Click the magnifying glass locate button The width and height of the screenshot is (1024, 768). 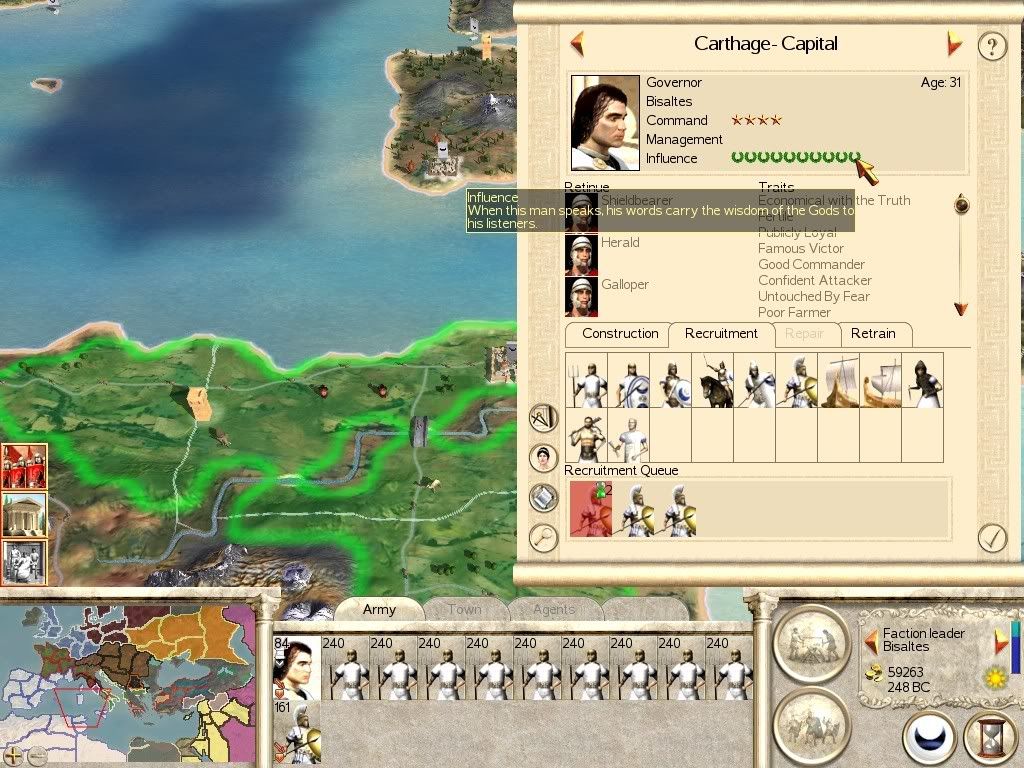[543, 538]
